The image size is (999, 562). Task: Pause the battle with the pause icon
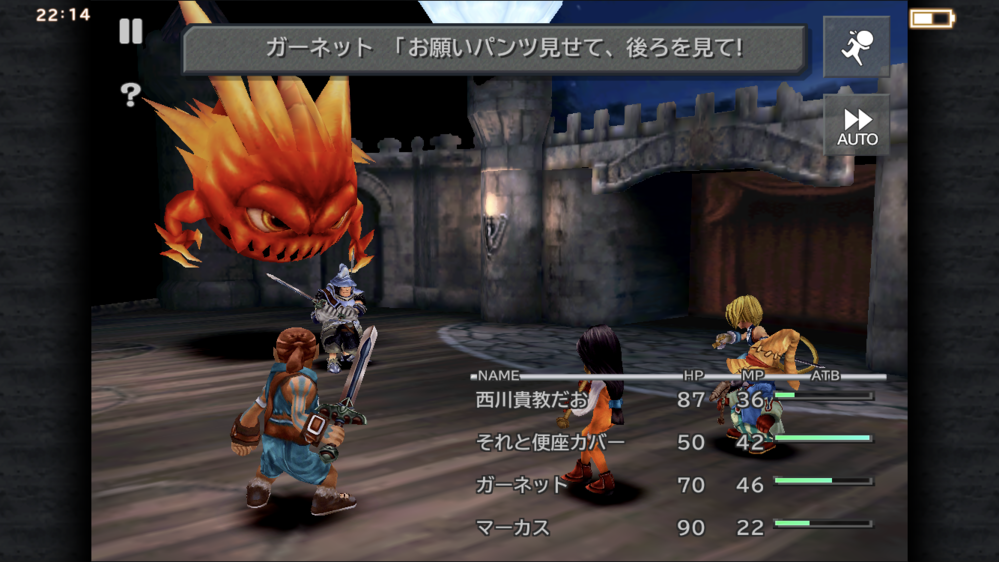(x=131, y=32)
